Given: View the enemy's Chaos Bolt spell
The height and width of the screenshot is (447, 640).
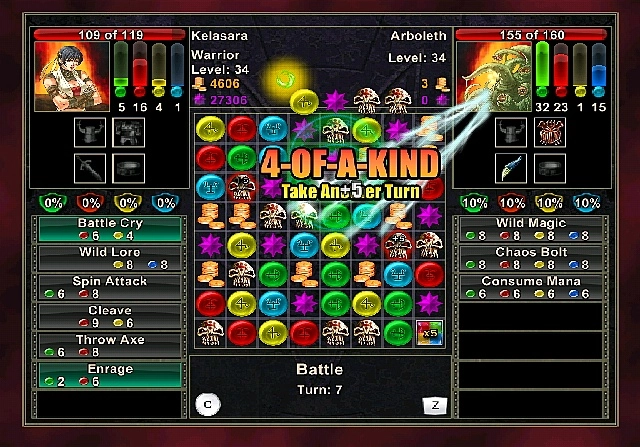Looking at the screenshot, I should tap(531, 258).
